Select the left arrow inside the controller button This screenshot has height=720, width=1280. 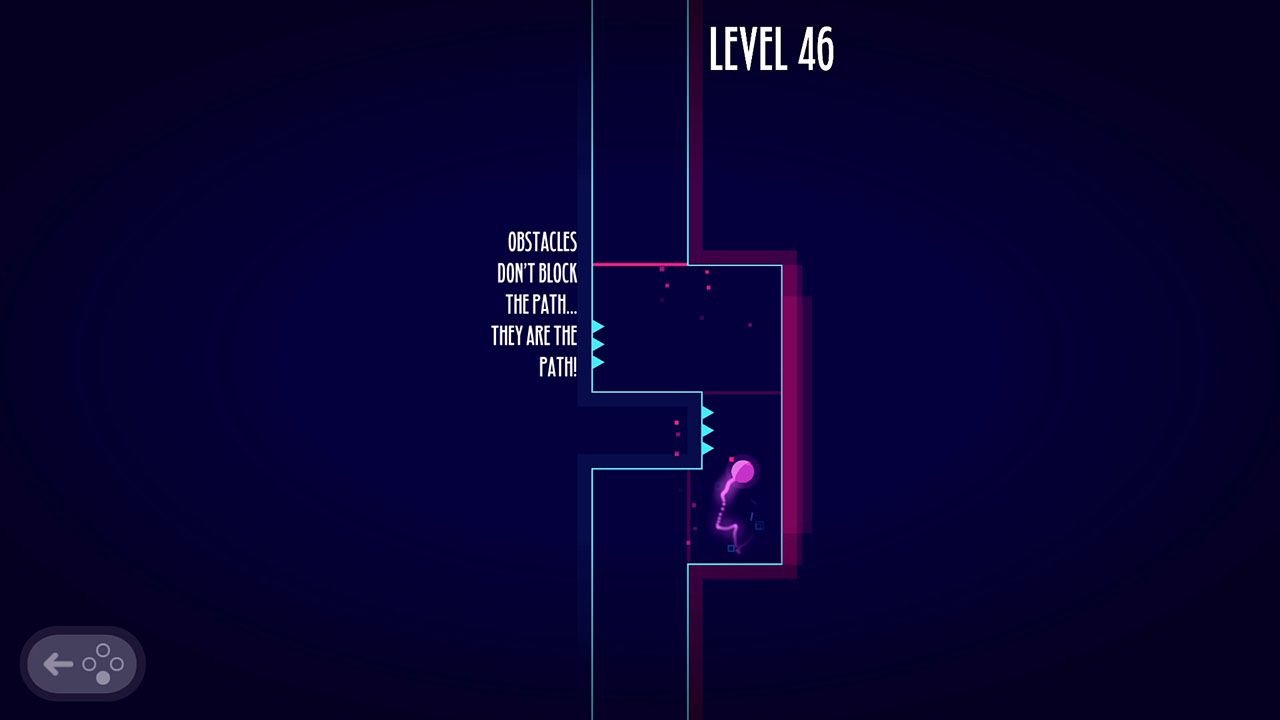click(x=58, y=663)
